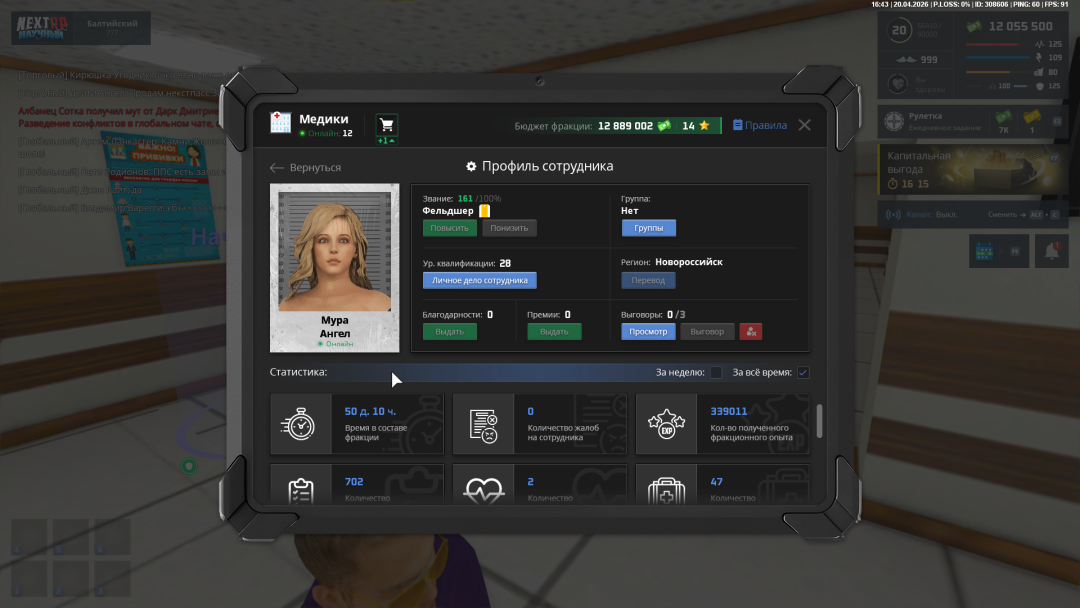Image resolution: width=1080 pixels, height=608 pixels.
Task: Go back with the Вернуться arrow
Action: [x=306, y=168]
